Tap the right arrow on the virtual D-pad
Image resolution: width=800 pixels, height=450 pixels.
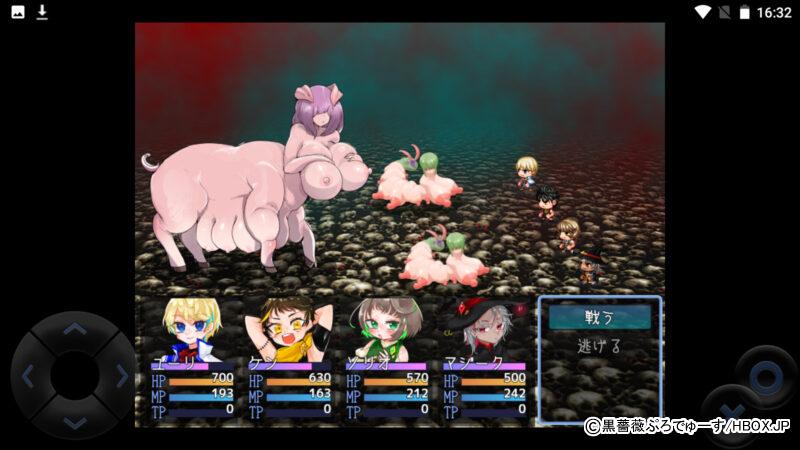121,376
